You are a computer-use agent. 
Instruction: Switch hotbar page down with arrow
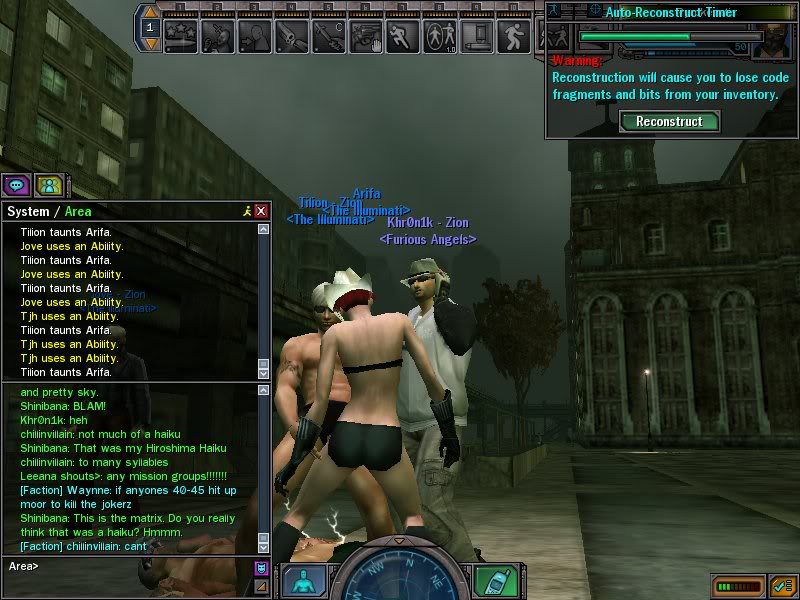click(x=150, y=44)
